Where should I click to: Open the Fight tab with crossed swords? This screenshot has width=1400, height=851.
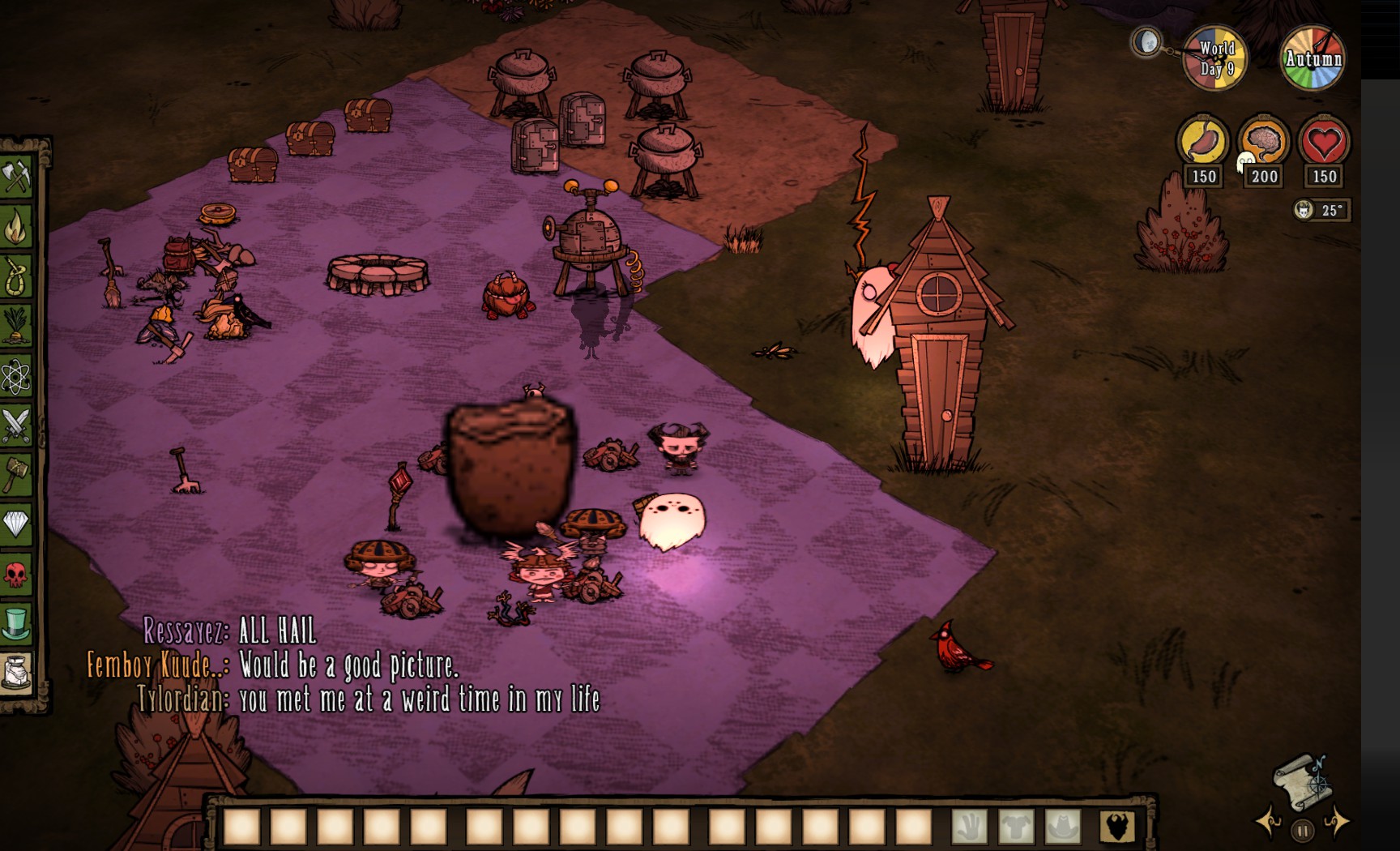pos(16,425)
